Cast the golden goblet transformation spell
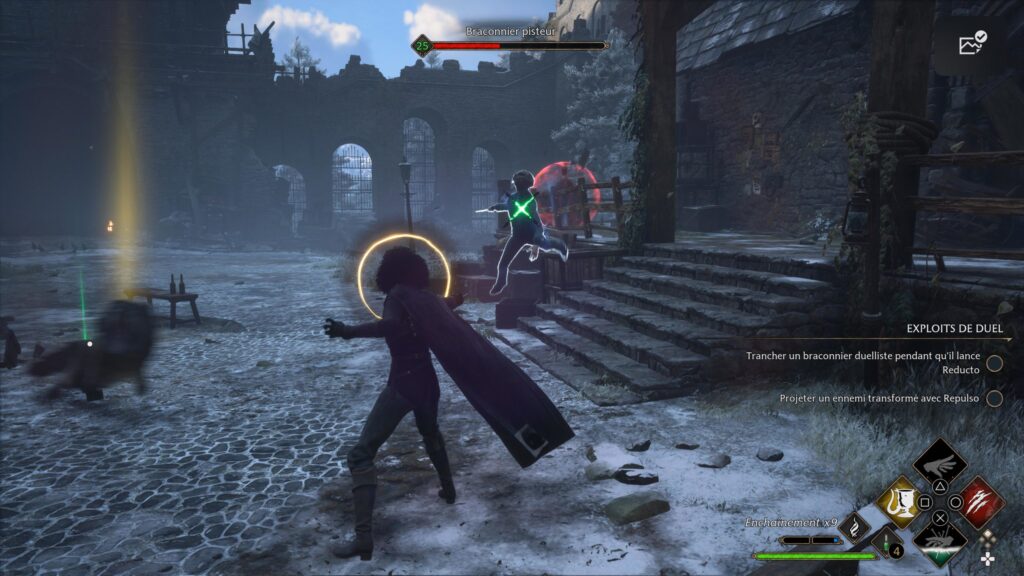Image resolution: width=1024 pixels, height=576 pixels. [x=899, y=502]
